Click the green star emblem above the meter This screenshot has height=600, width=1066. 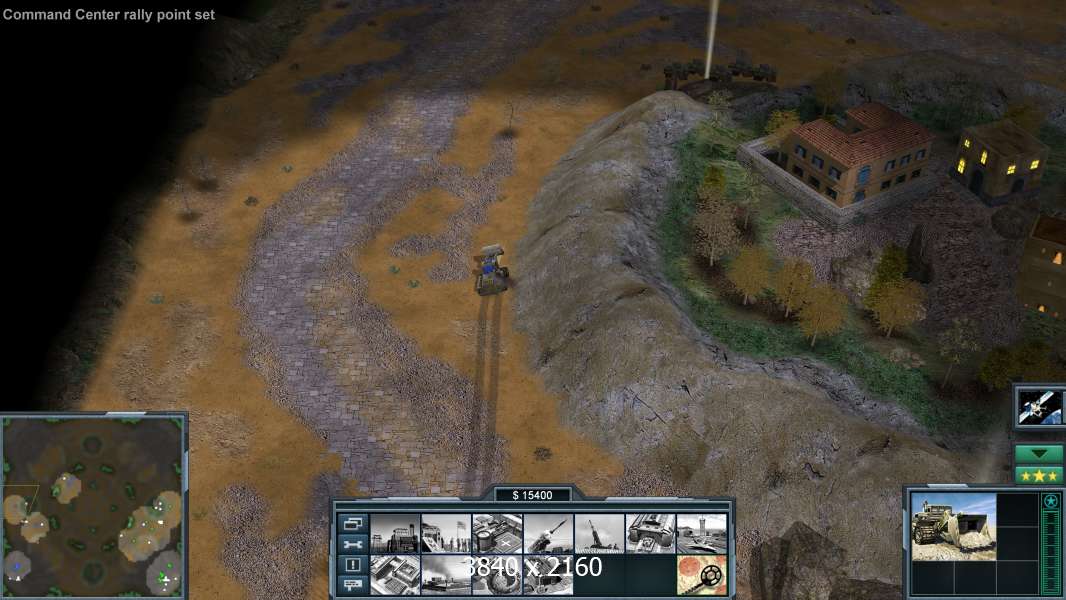[1050, 502]
